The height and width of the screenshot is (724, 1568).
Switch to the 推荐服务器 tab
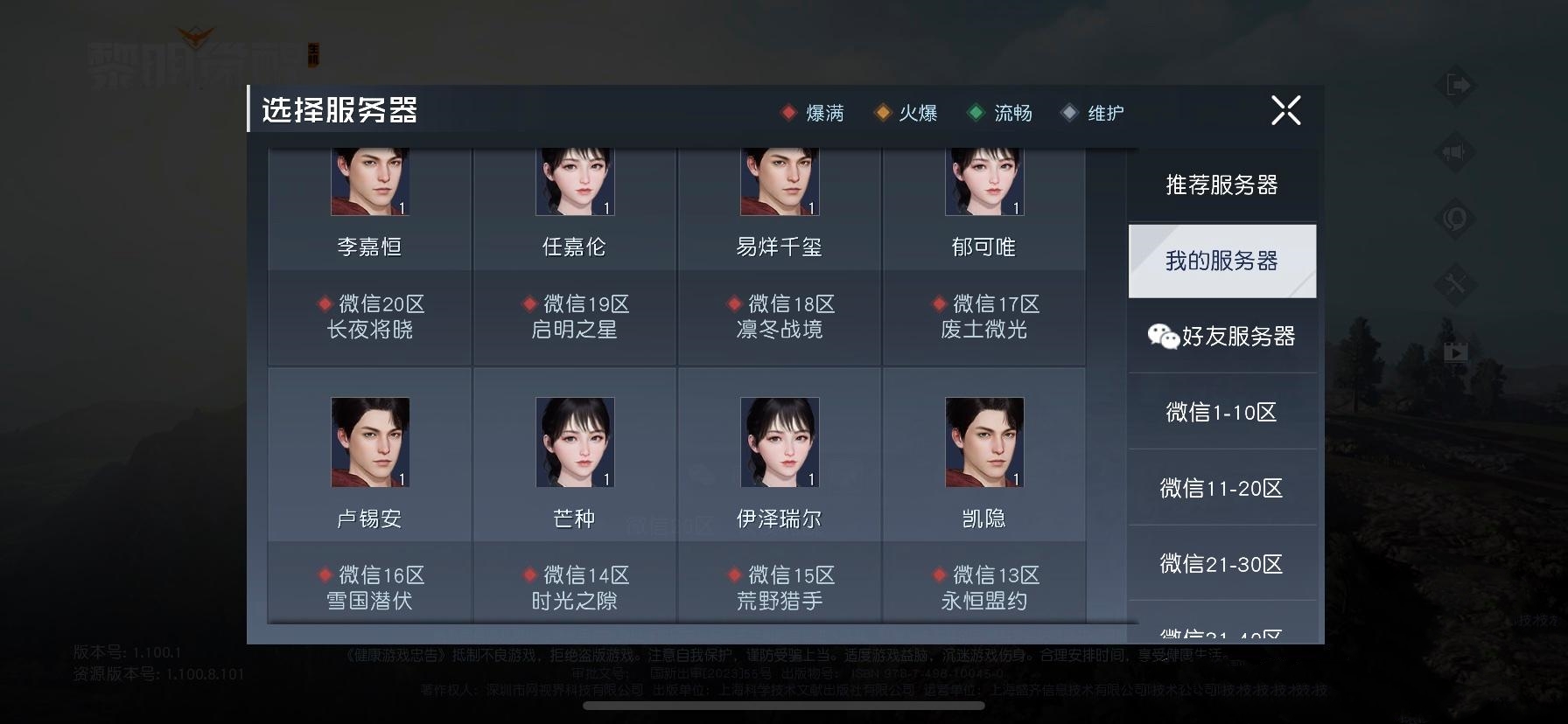[1221, 185]
